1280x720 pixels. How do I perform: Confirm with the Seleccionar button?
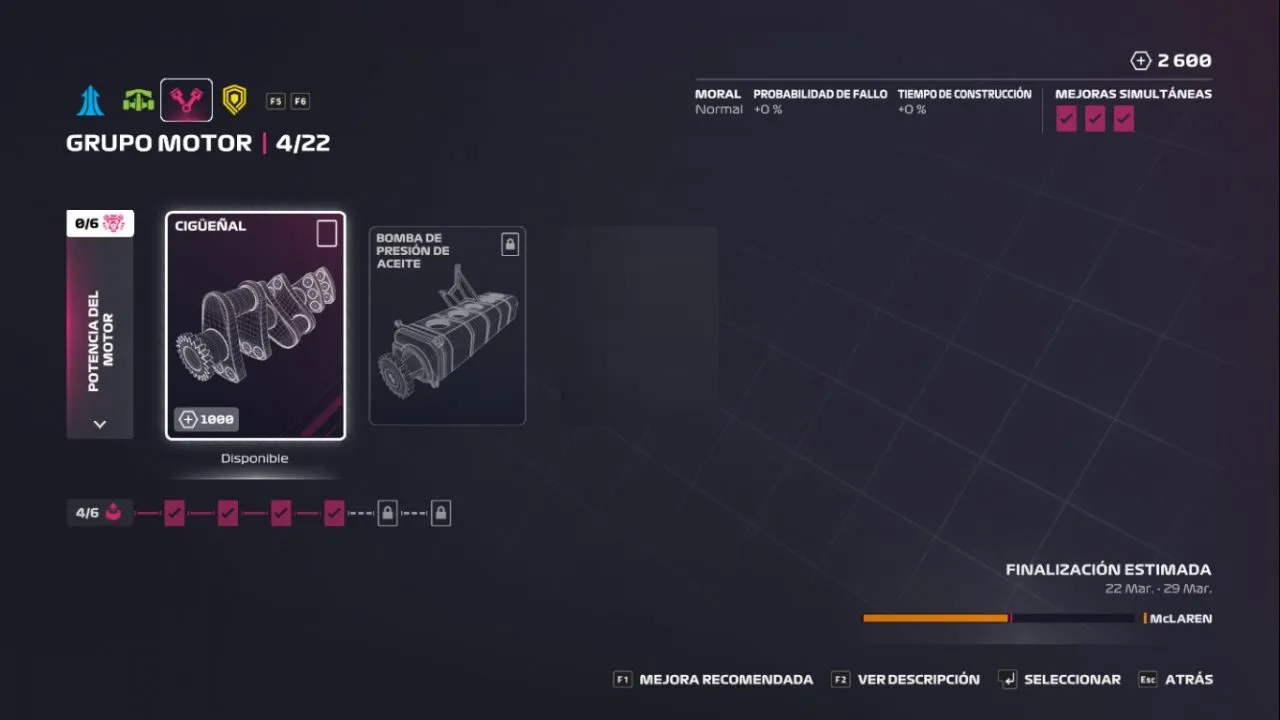[x=1061, y=680]
